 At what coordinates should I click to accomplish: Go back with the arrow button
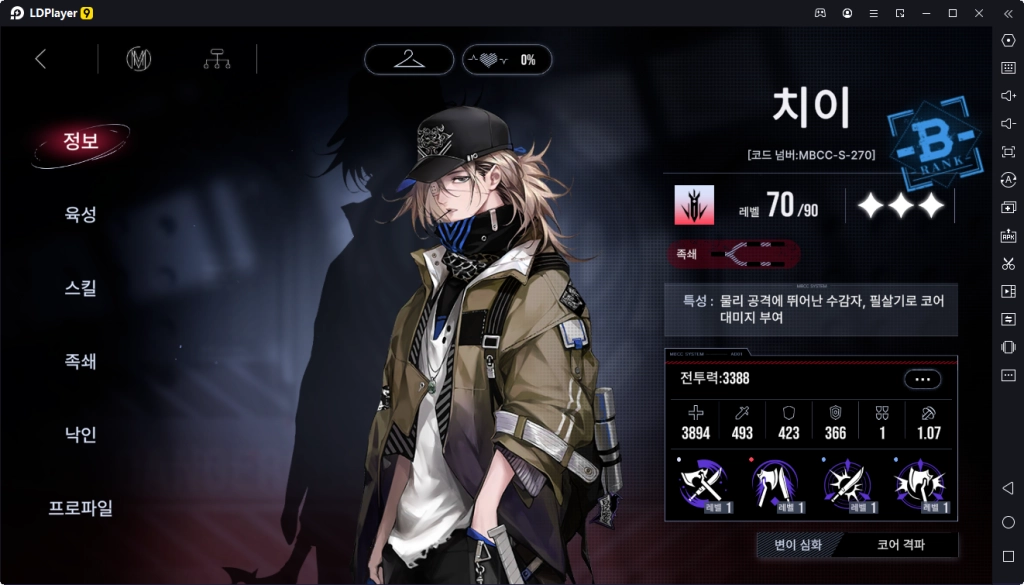[41, 59]
